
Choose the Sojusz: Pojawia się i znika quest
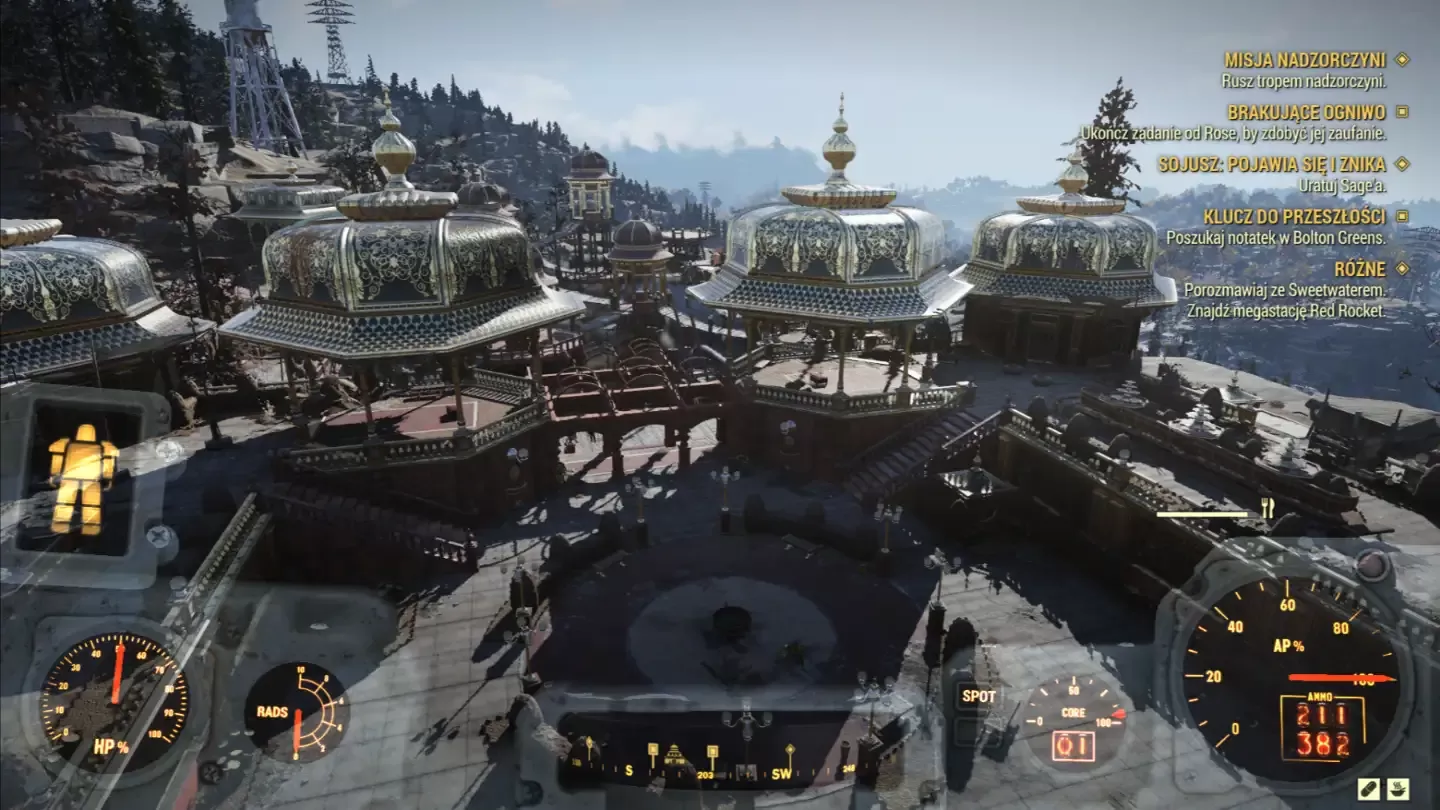coord(1271,164)
